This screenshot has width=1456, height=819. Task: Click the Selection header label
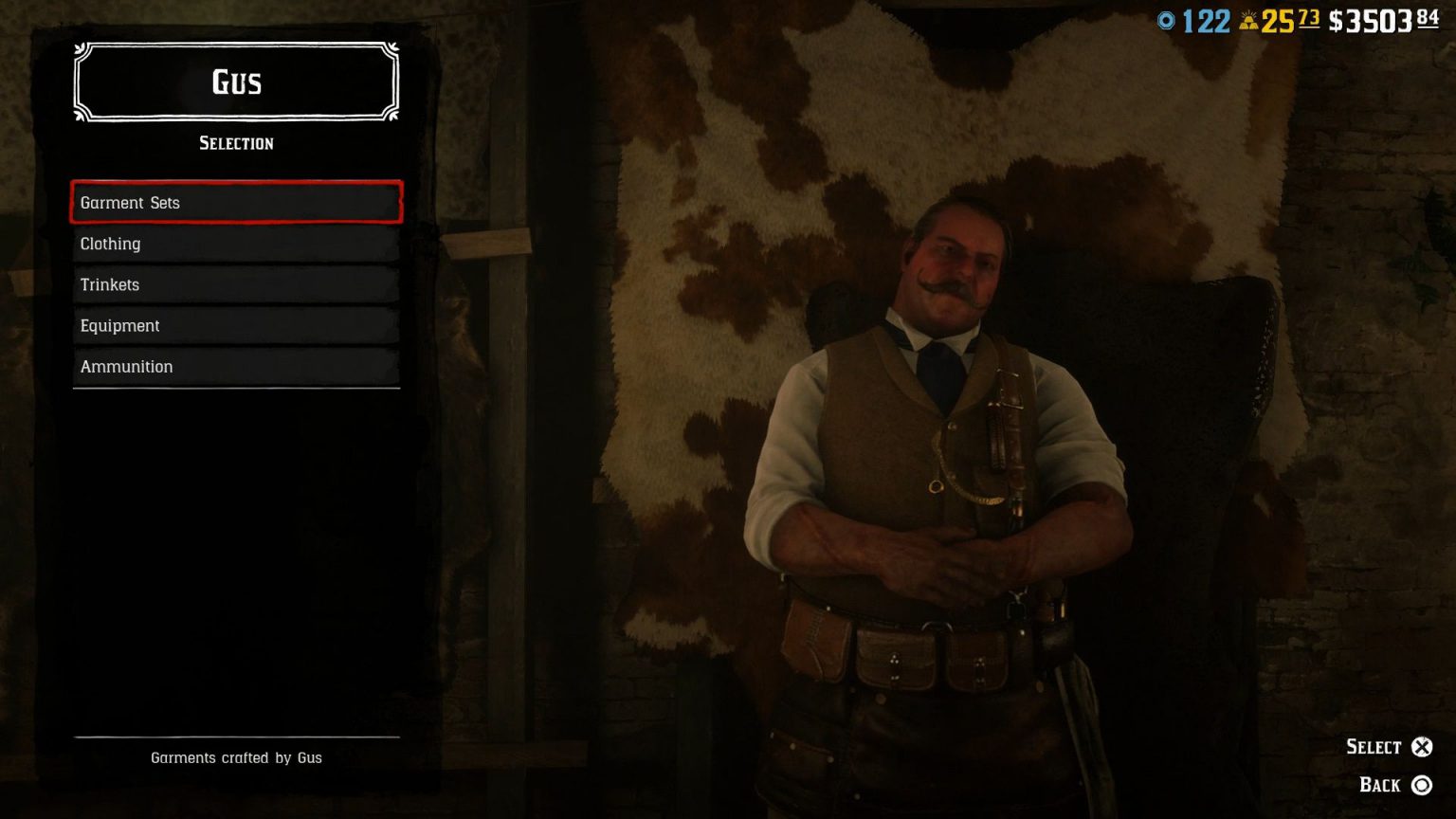[x=235, y=143]
